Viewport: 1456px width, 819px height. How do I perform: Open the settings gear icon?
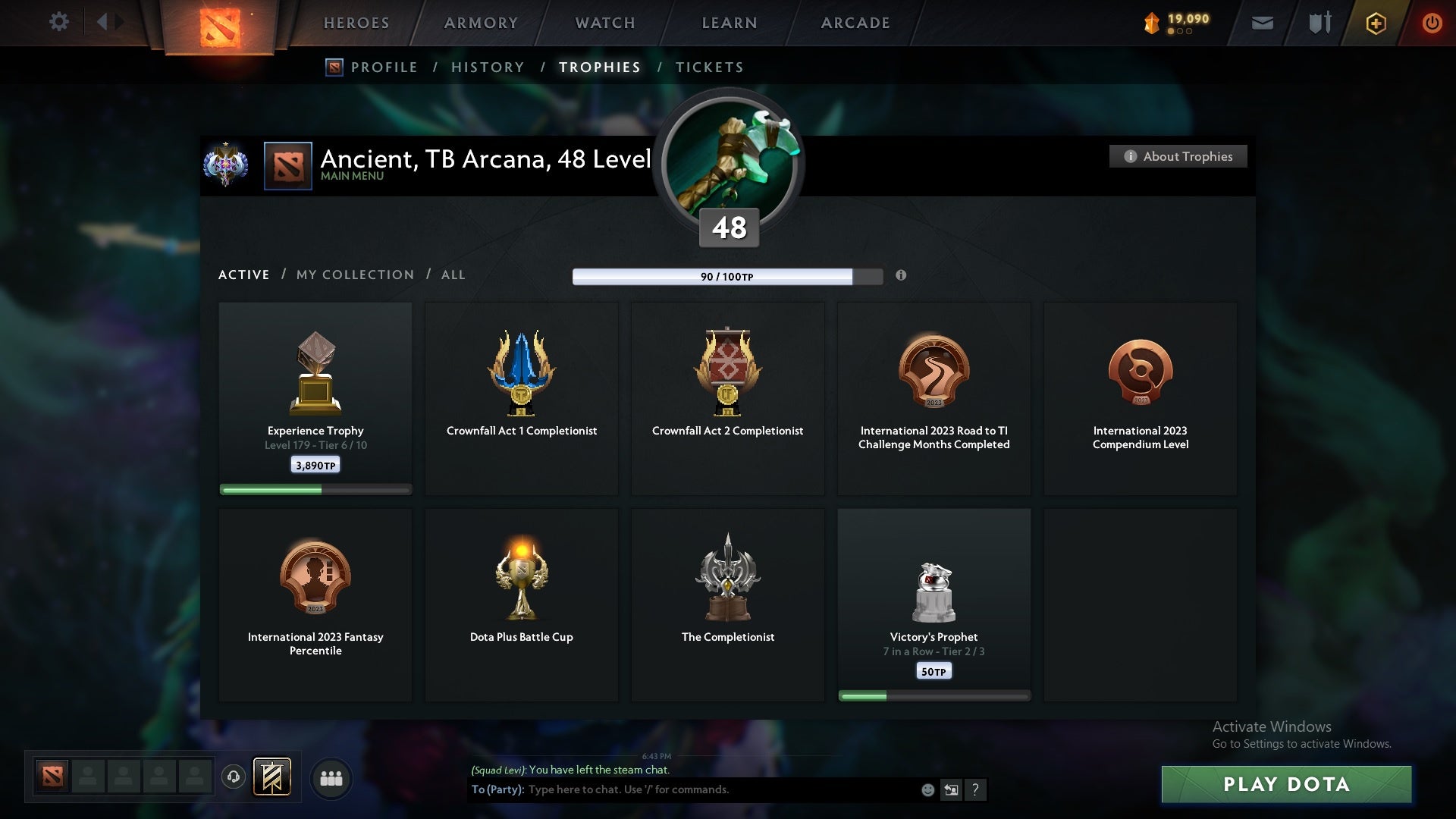tap(59, 22)
